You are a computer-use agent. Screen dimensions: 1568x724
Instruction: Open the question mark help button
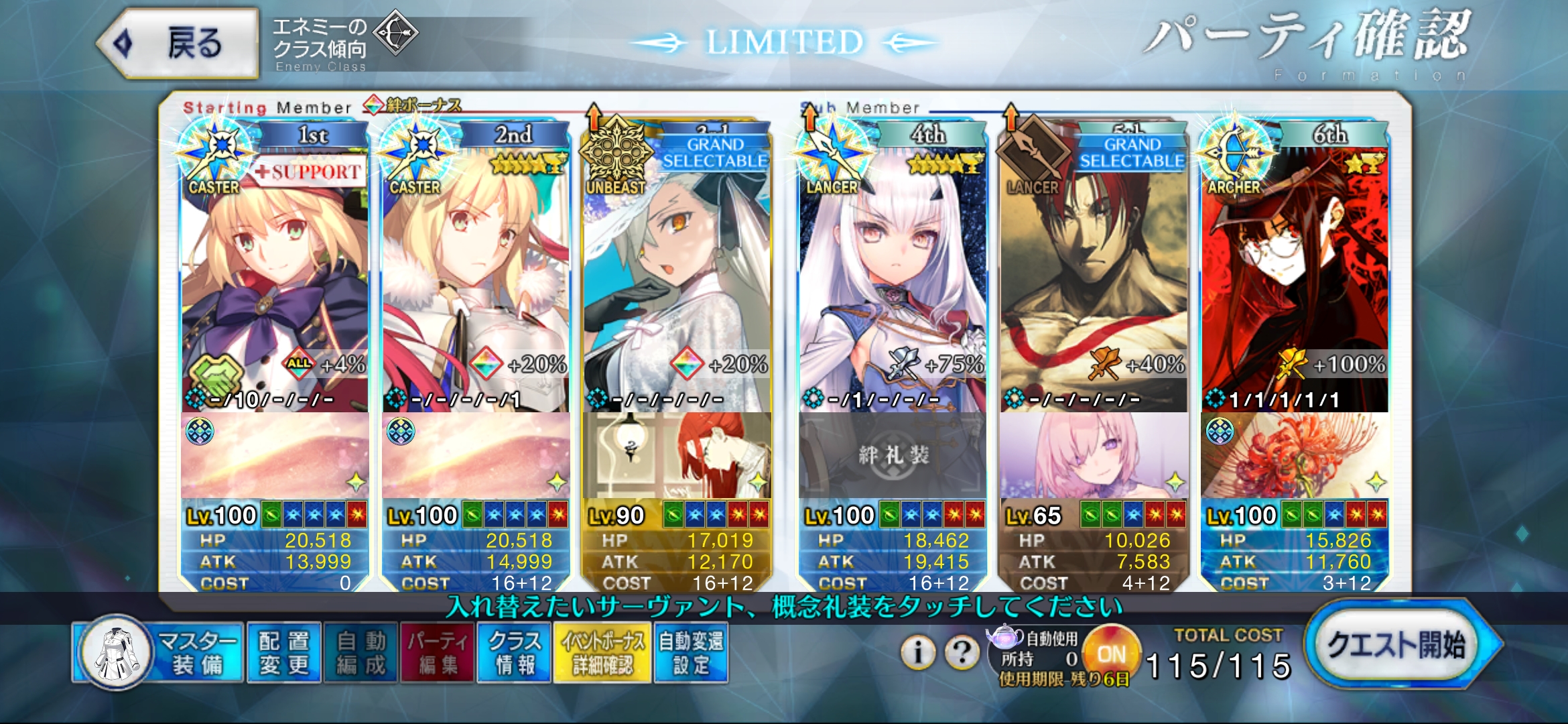962,651
